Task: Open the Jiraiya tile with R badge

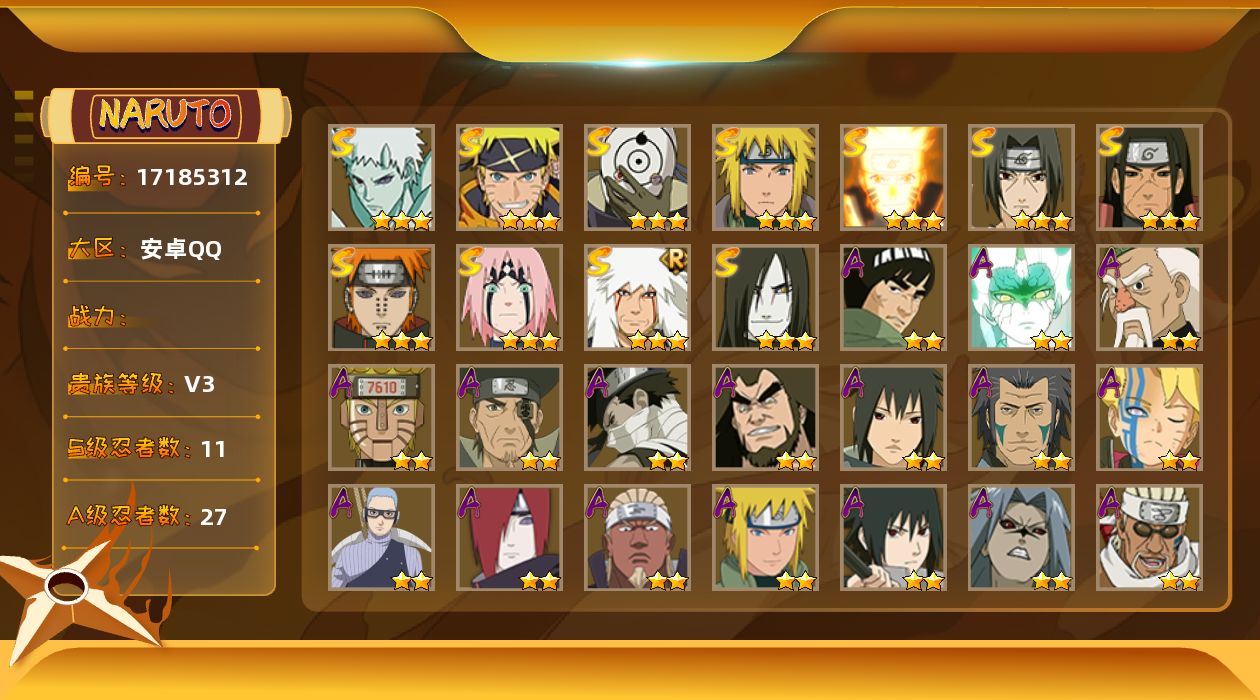Action: click(637, 298)
